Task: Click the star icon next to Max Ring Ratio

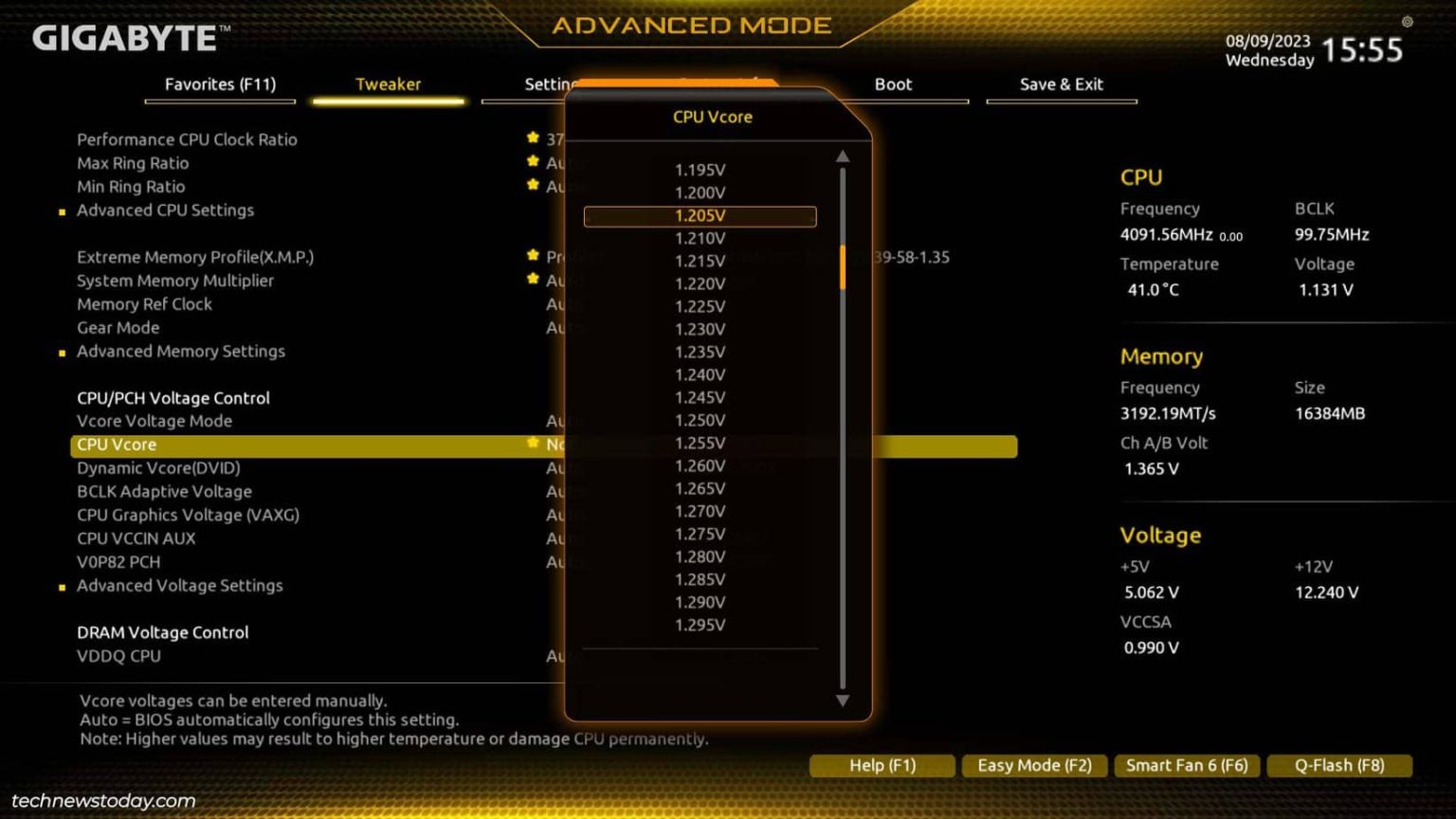Action: [532, 162]
